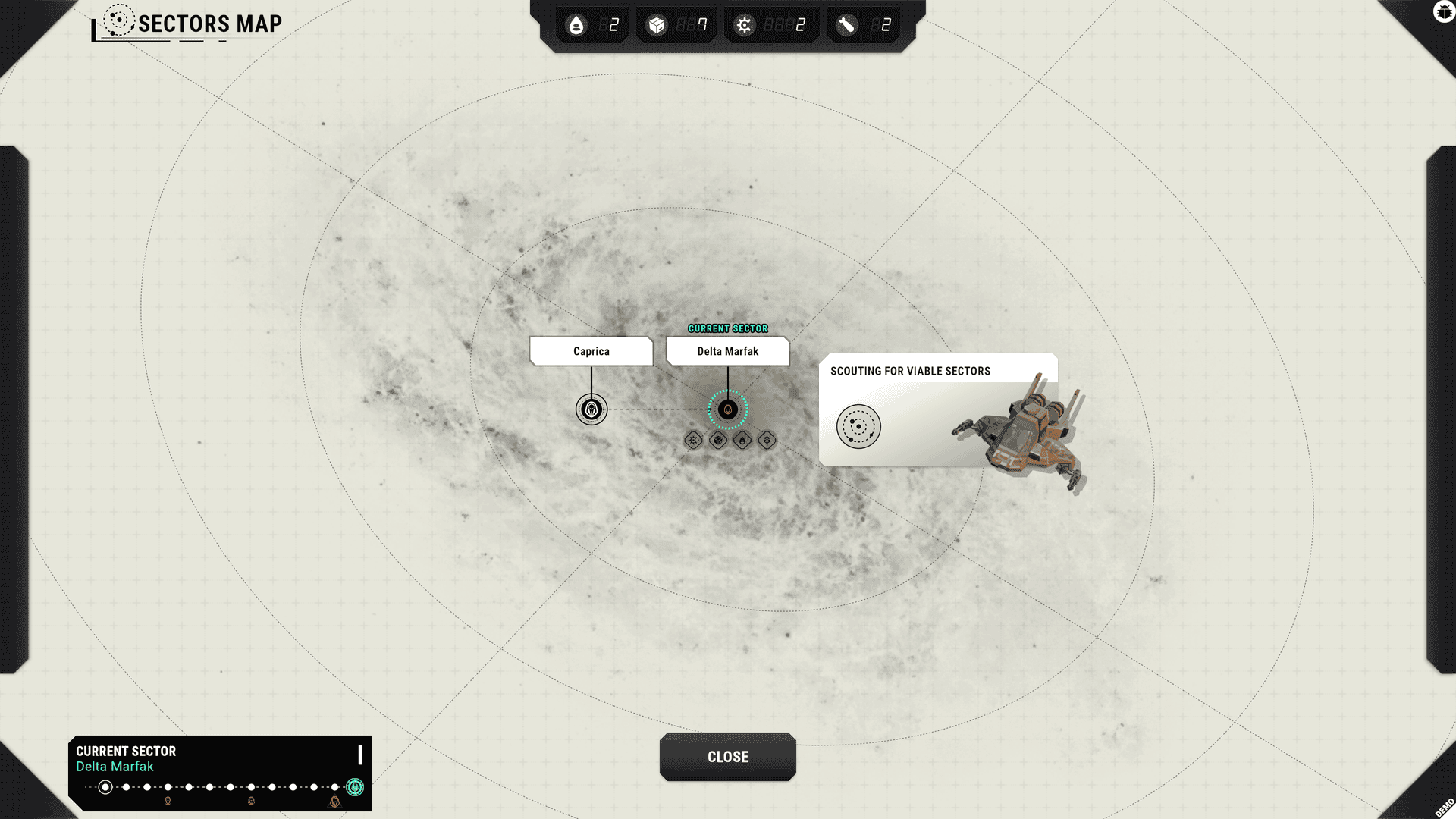Select the crate icon under the current sector node
The height and width of the screenshot is (819, 1456).
click(718, 438)
